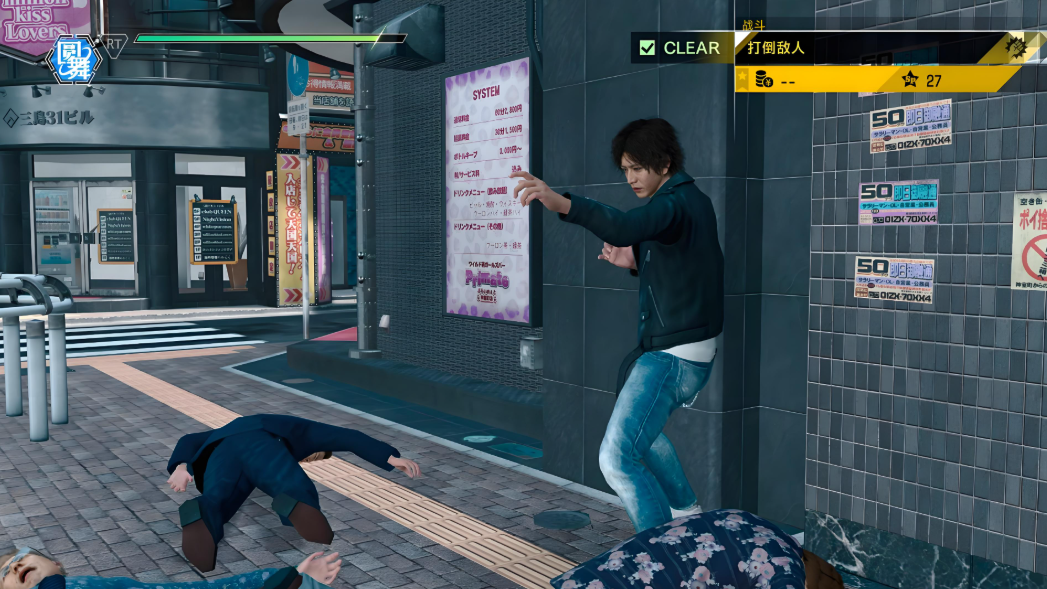Click the green CLEAR checkmark box

click(647, 48)
